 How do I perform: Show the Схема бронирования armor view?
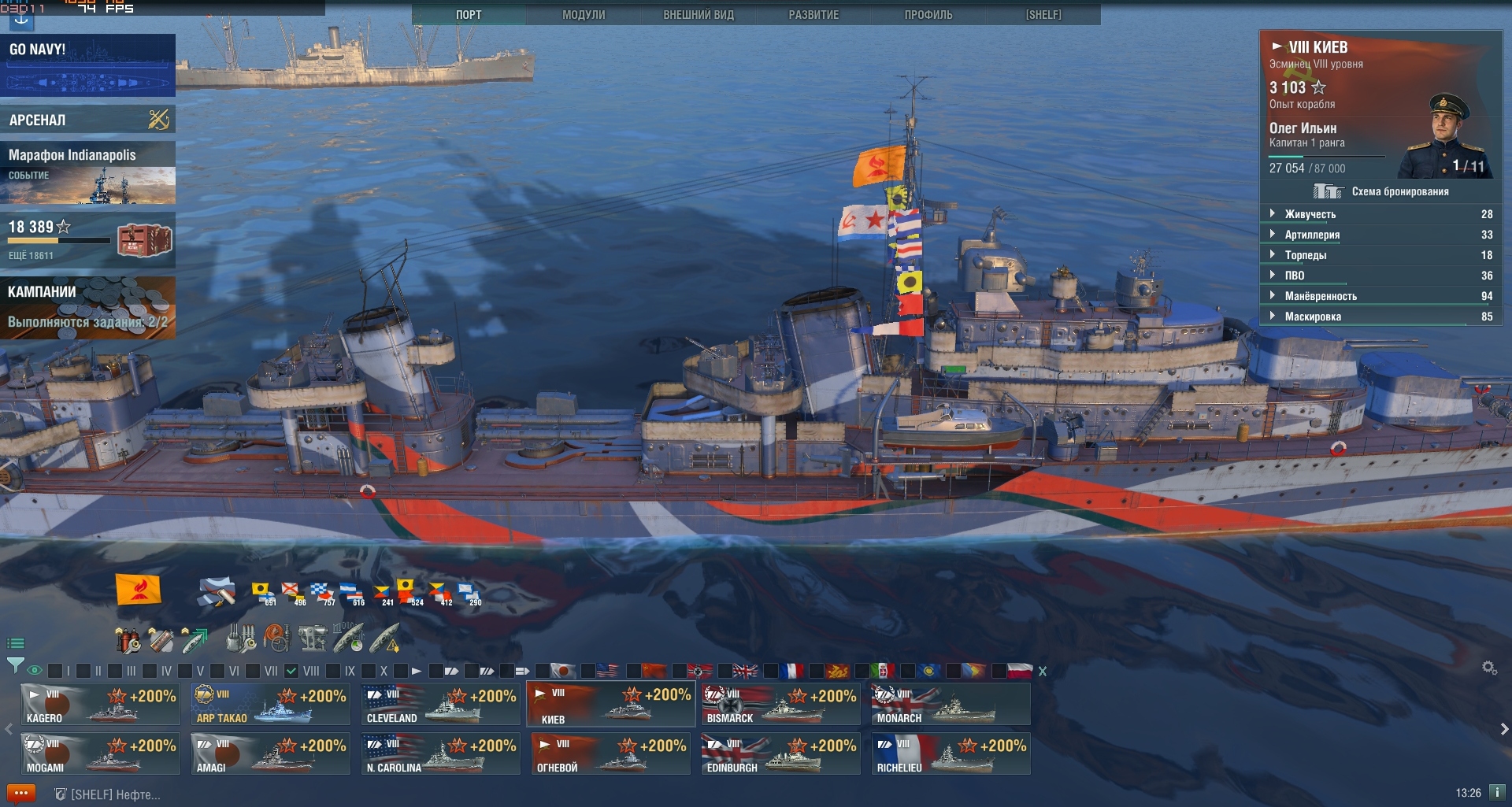[x=1382, y=191]
